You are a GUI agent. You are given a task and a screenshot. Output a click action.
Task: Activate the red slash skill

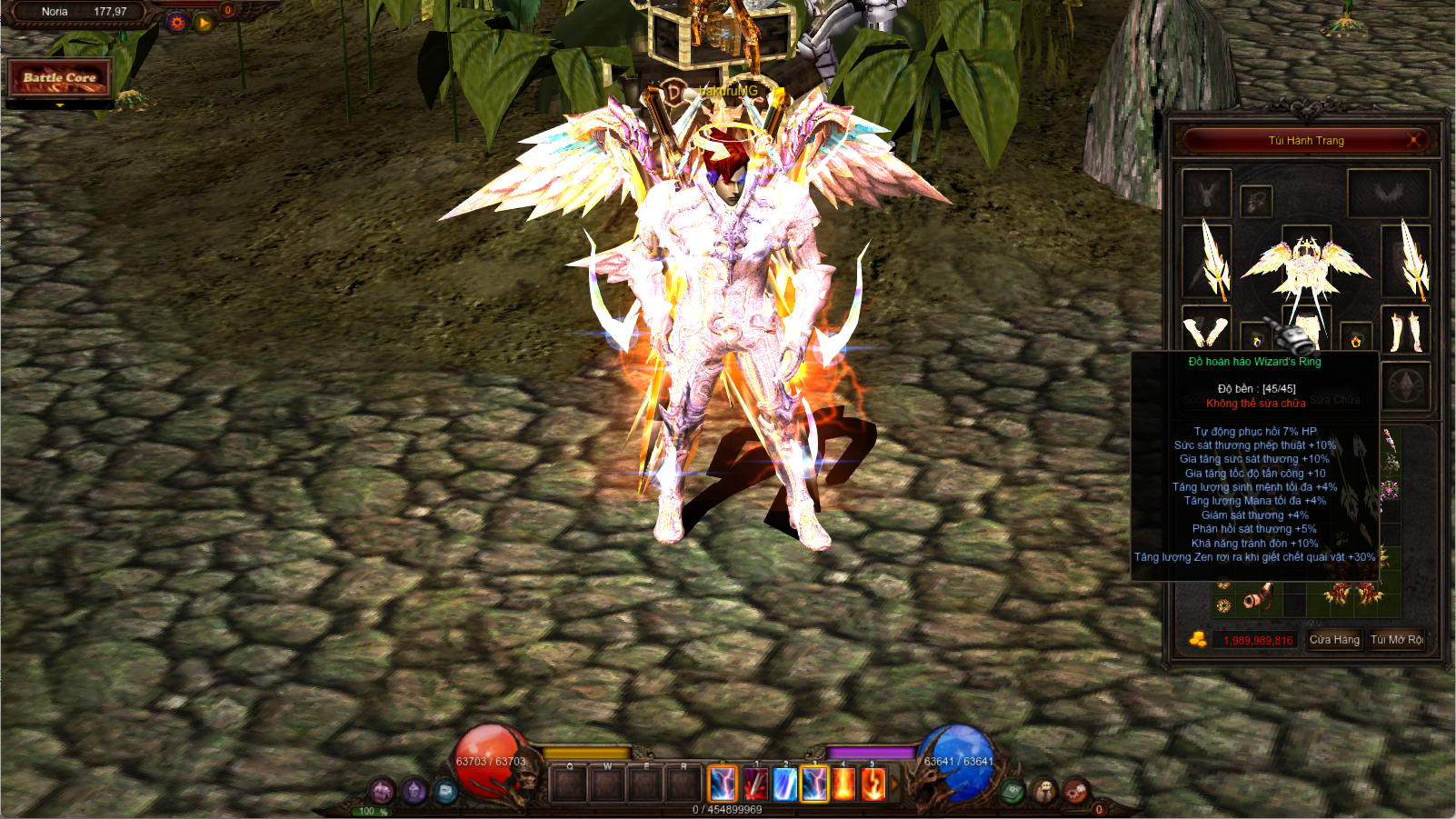755,784
